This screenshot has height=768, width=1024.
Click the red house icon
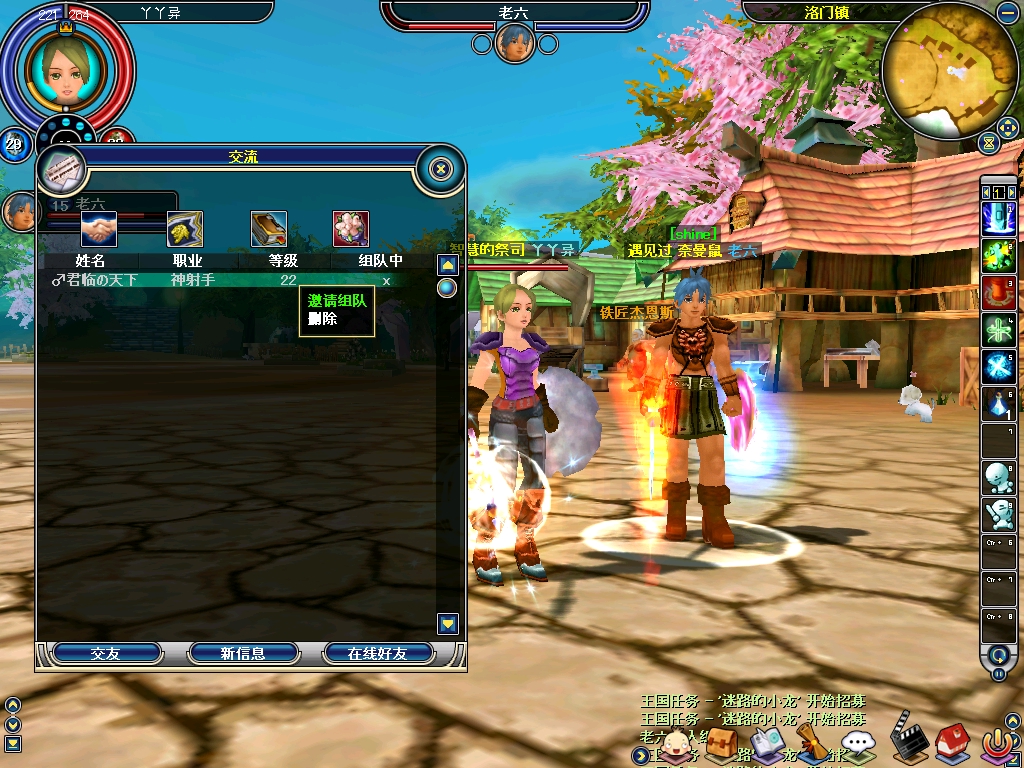click(x=951, y=743)
